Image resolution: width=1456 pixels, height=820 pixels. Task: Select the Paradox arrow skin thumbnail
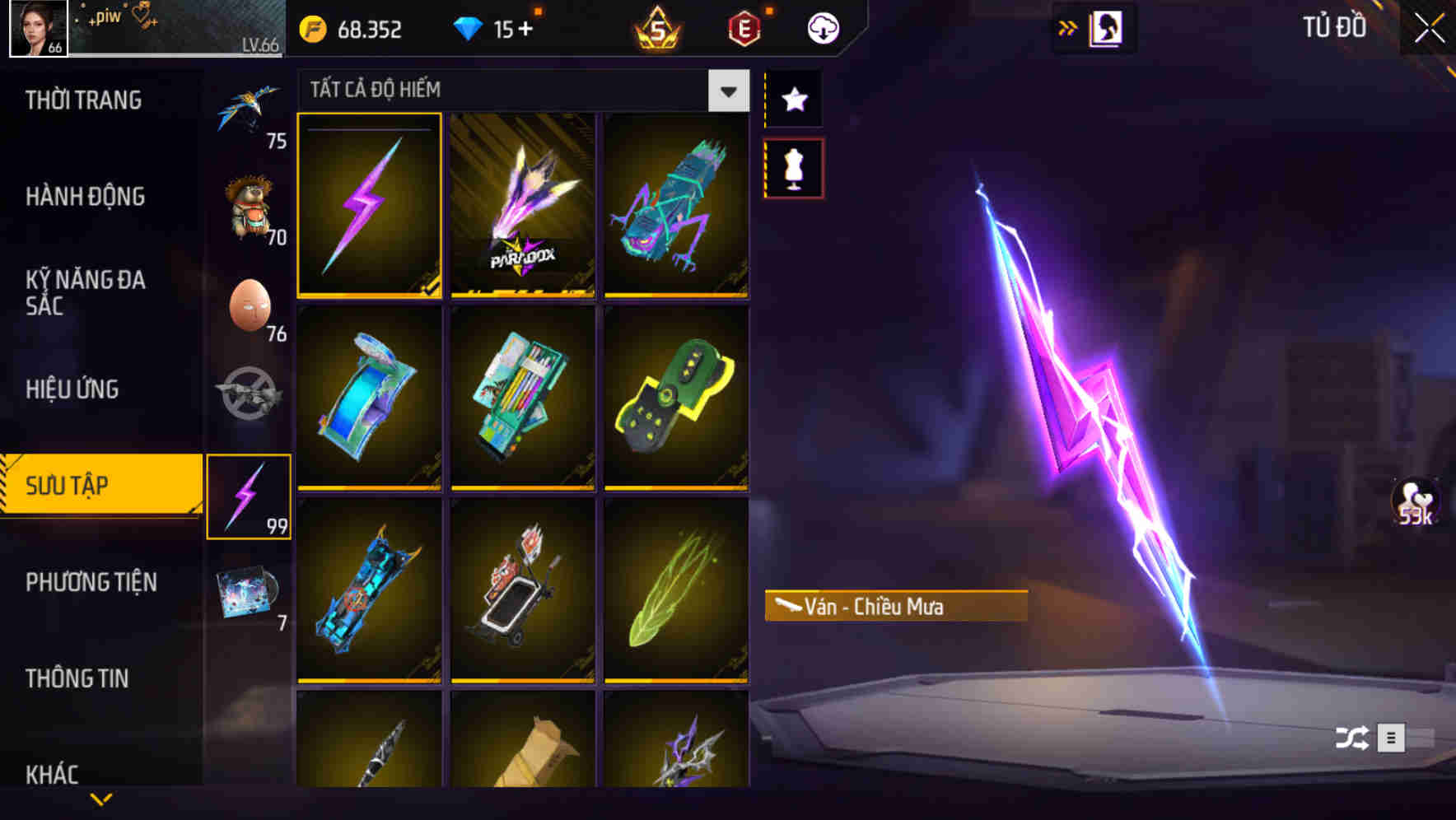[523, 206]
